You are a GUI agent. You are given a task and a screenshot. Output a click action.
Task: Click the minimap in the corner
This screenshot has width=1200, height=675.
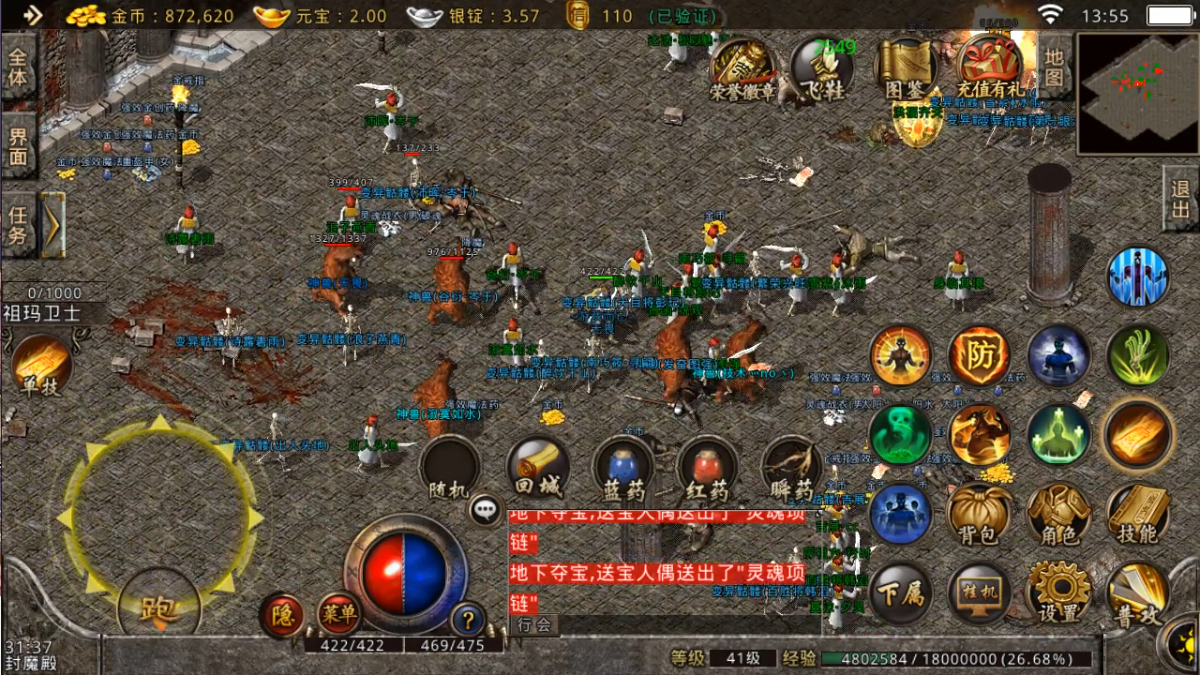[x=1138, y=92]
